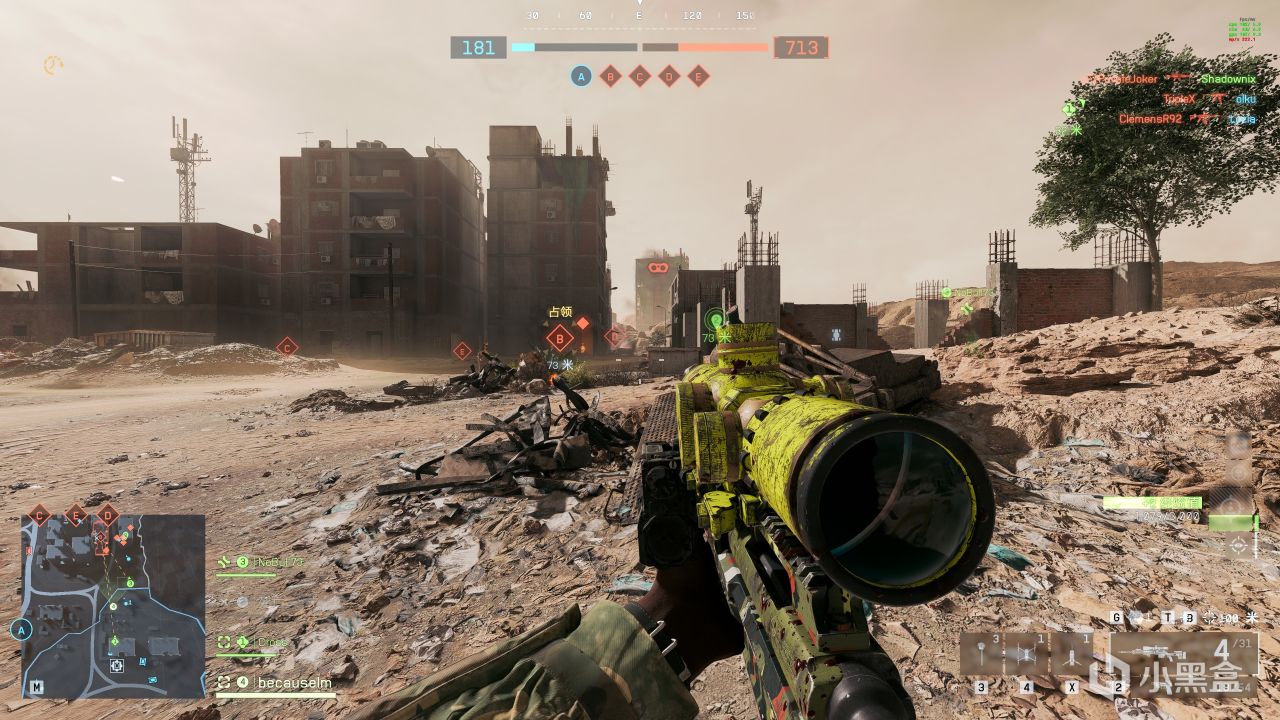Select objective D in the top capture row
Screen dimensions: 1280x720
pos(669,76)
